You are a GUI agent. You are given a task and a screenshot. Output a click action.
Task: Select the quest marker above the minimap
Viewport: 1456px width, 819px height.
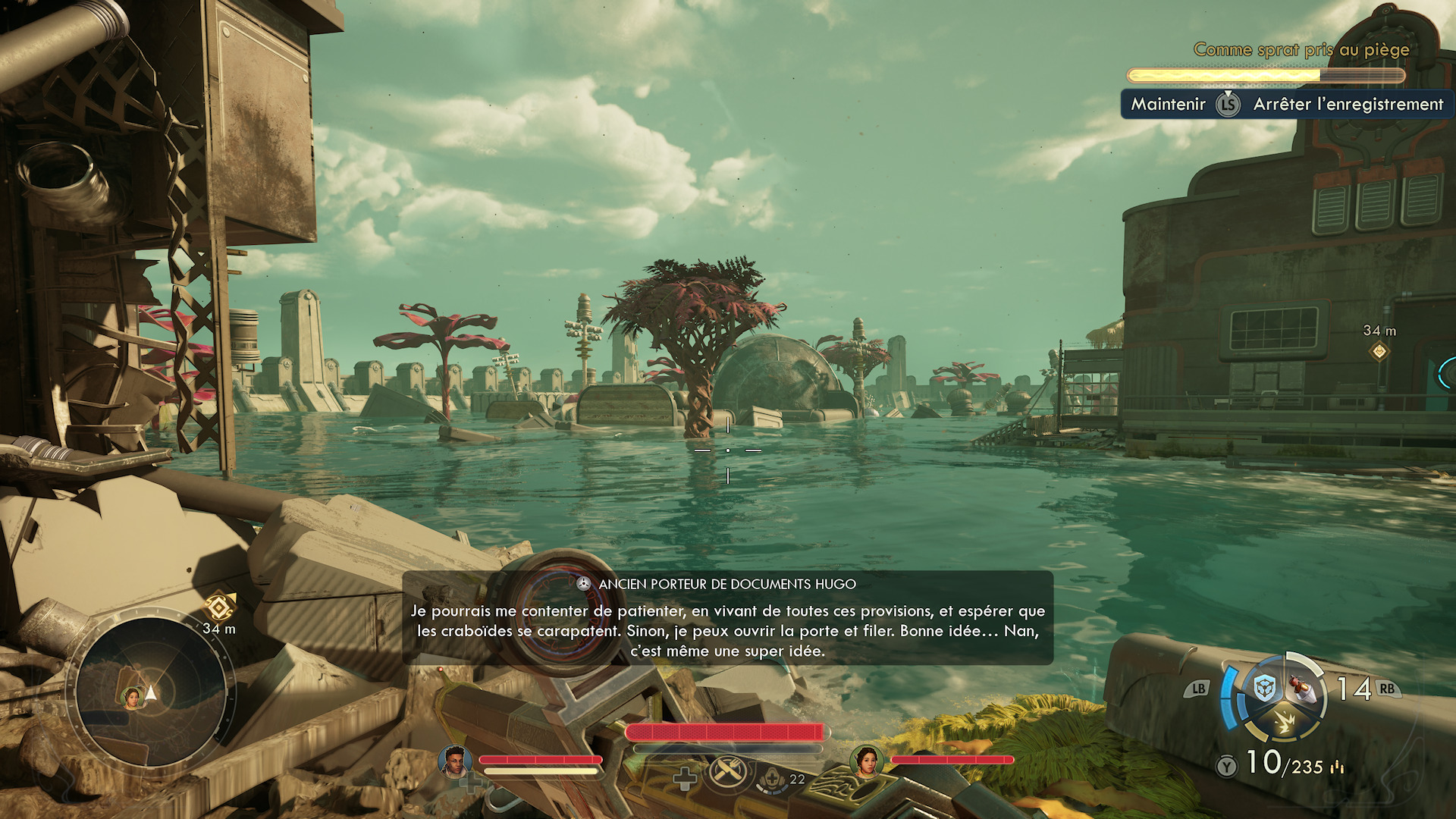click(219, 607)
